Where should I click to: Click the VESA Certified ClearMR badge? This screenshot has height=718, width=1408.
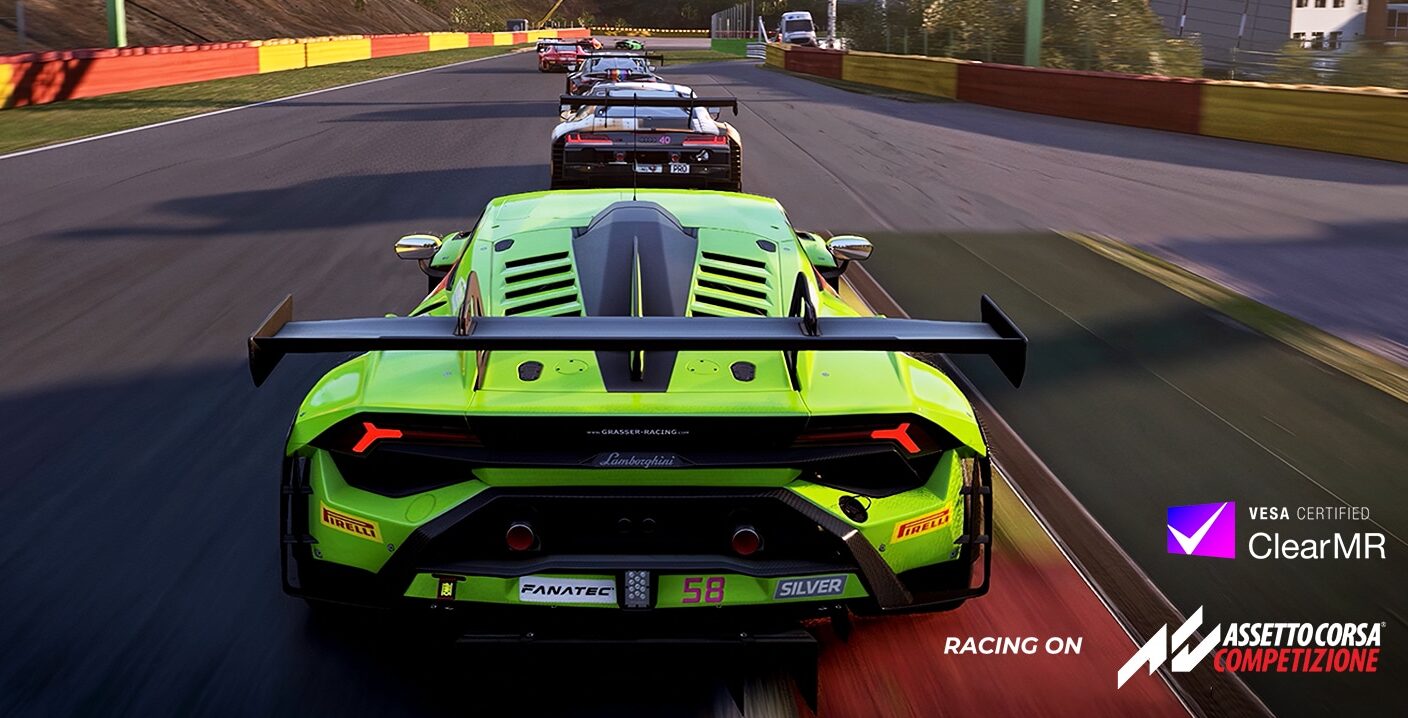click(x=1275, y=531)
